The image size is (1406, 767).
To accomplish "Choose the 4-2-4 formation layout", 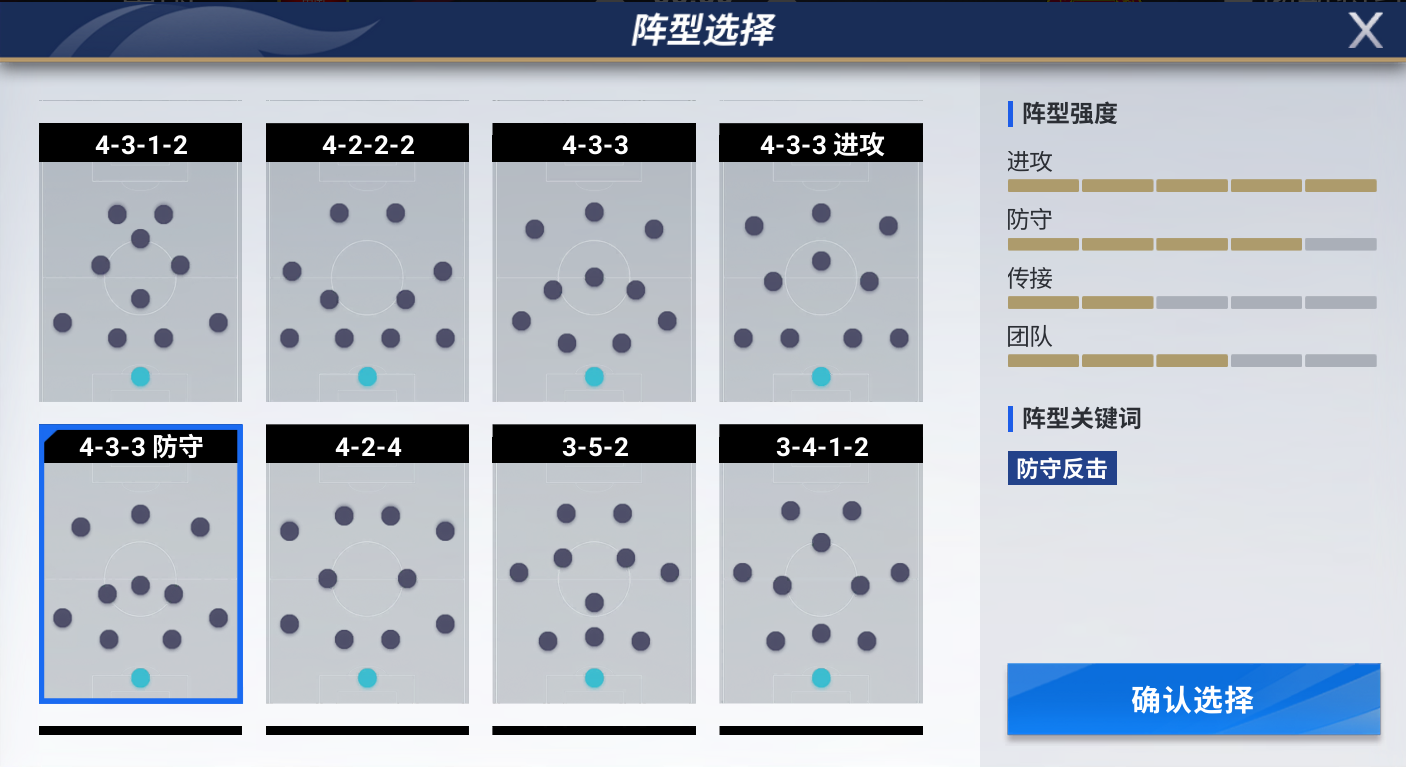I will [x=367, y=565].
